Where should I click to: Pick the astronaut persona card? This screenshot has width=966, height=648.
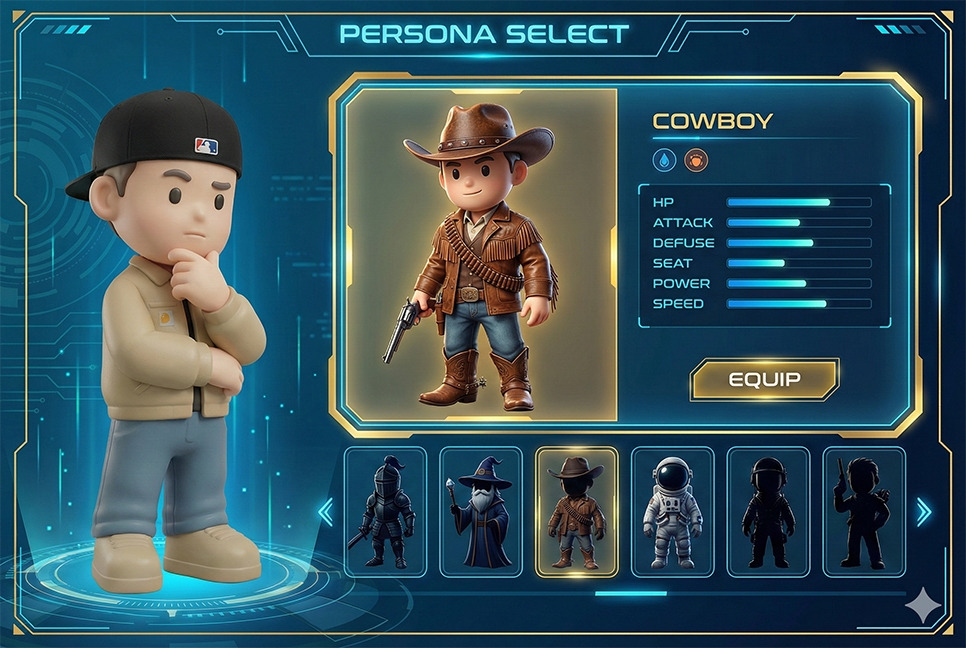click(x=672, y=512)
